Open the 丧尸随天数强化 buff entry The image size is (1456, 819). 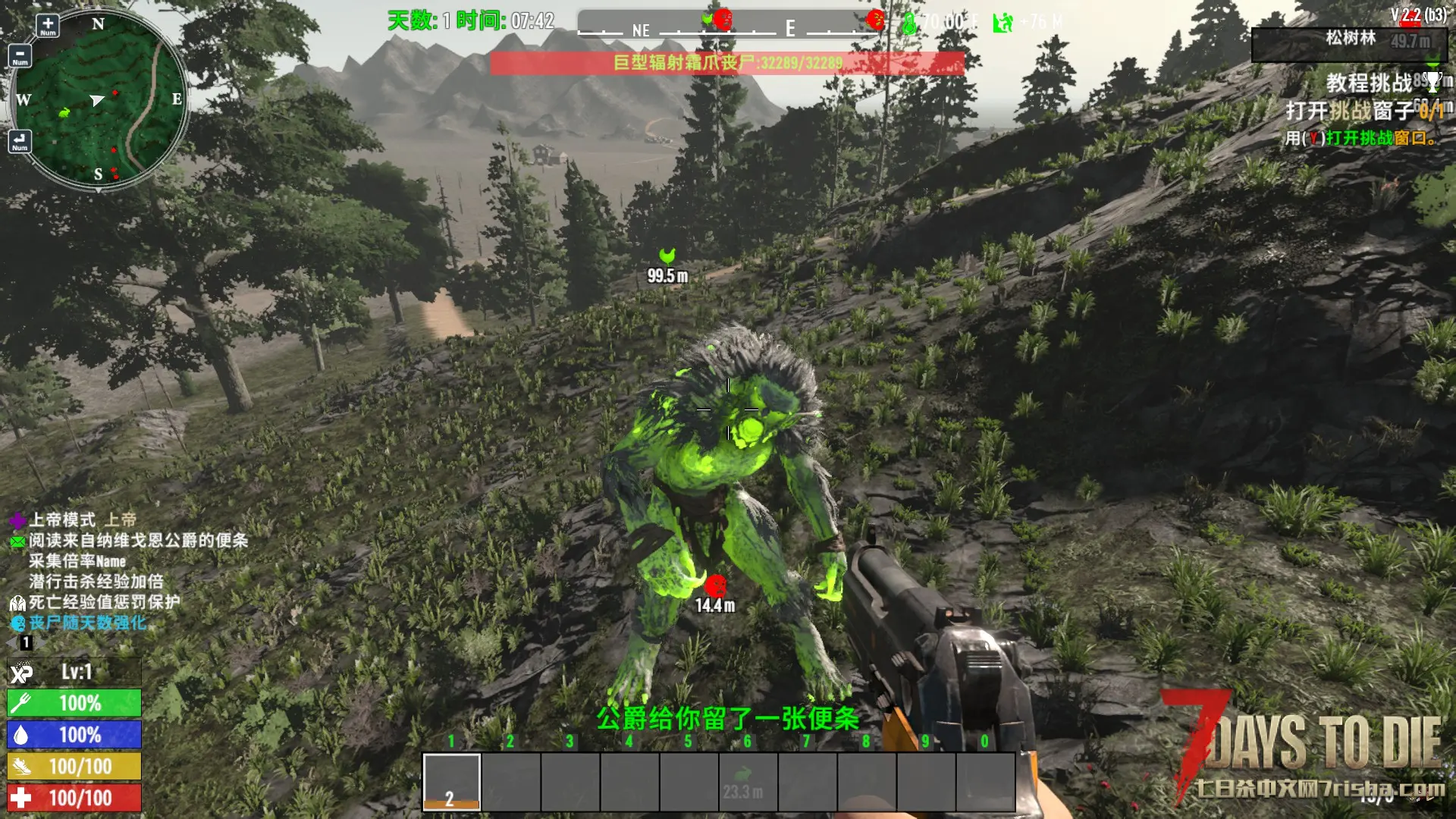(x=88, y=623)
